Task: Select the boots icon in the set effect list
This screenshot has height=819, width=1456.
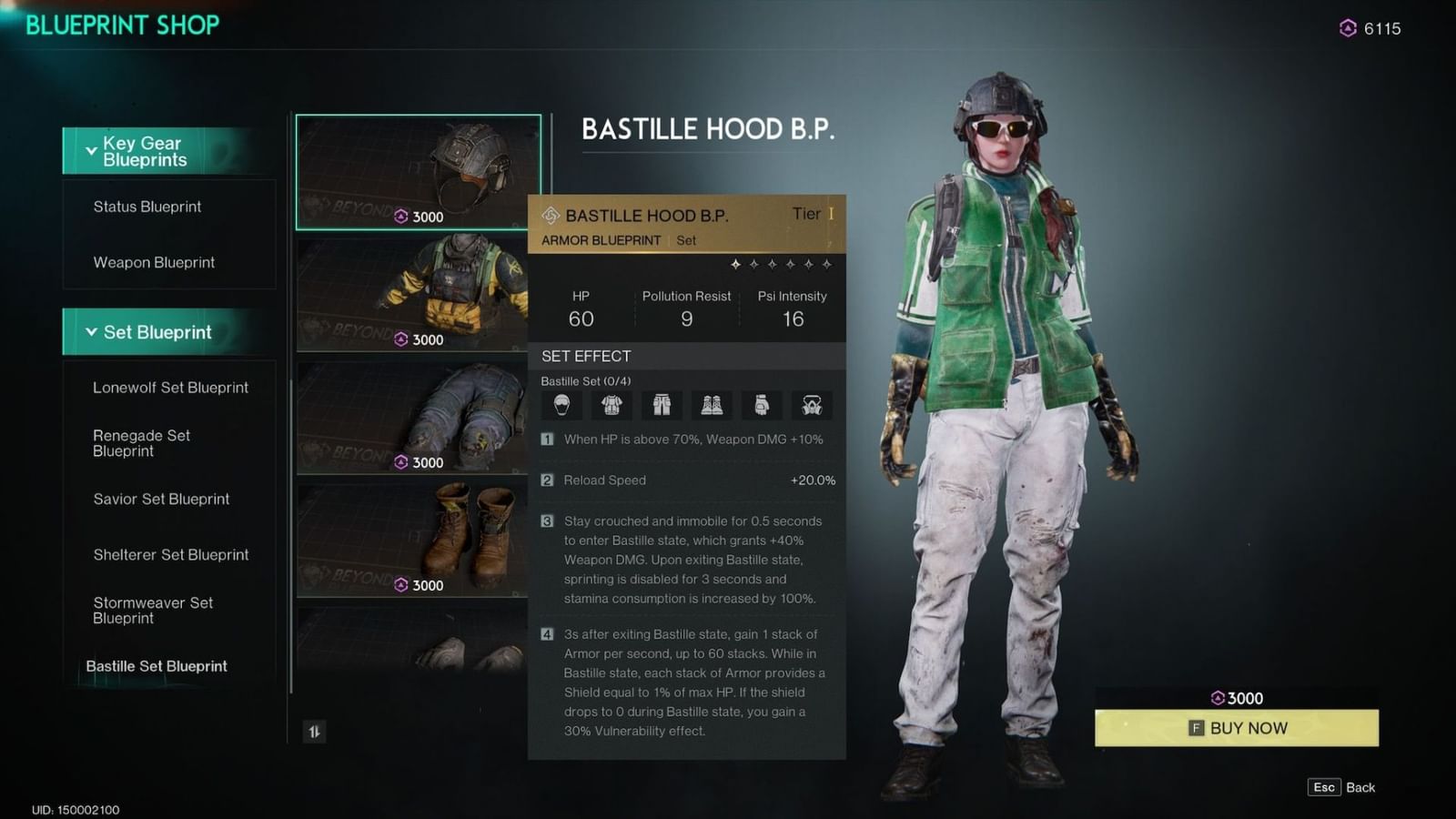Action: (712, 405)
